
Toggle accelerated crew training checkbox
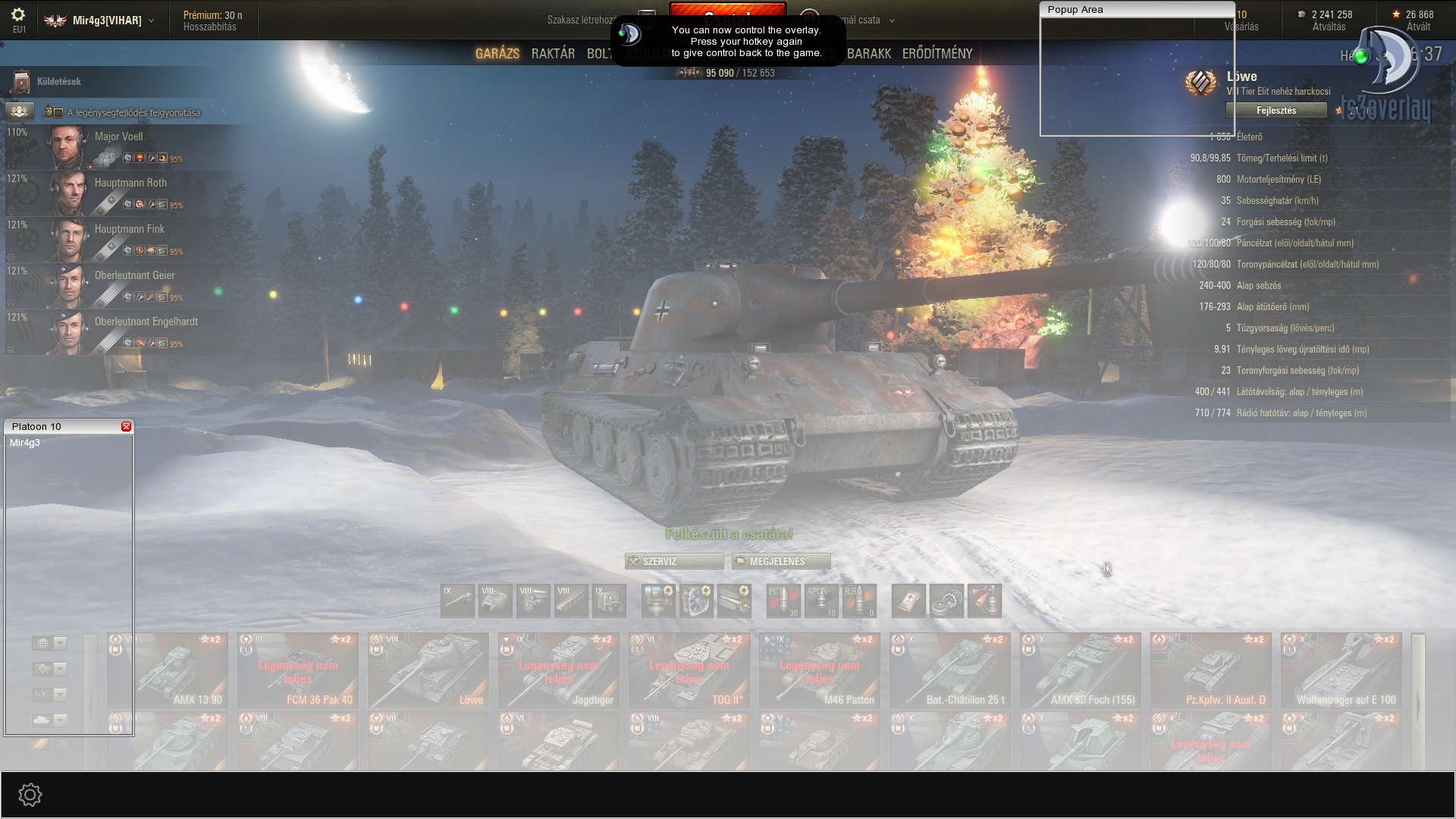pyautogui.click(x=58, y=113)
